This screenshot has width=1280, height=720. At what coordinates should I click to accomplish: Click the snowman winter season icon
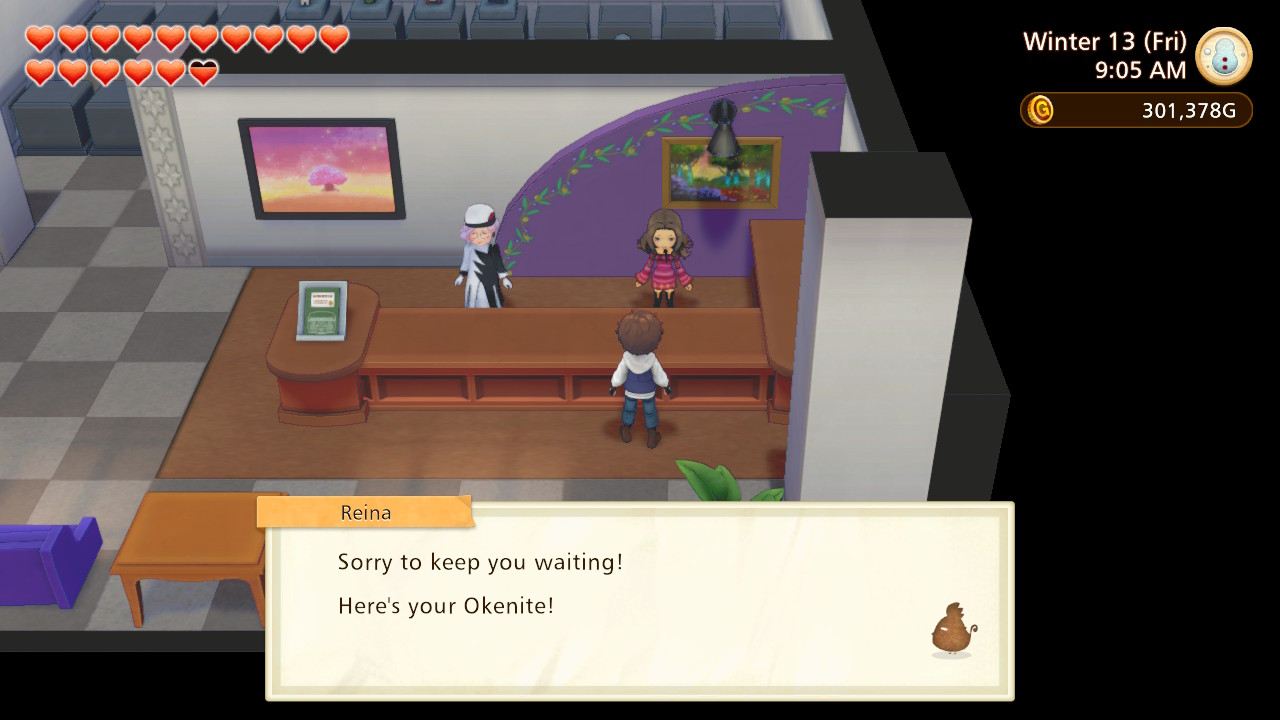1222,58
